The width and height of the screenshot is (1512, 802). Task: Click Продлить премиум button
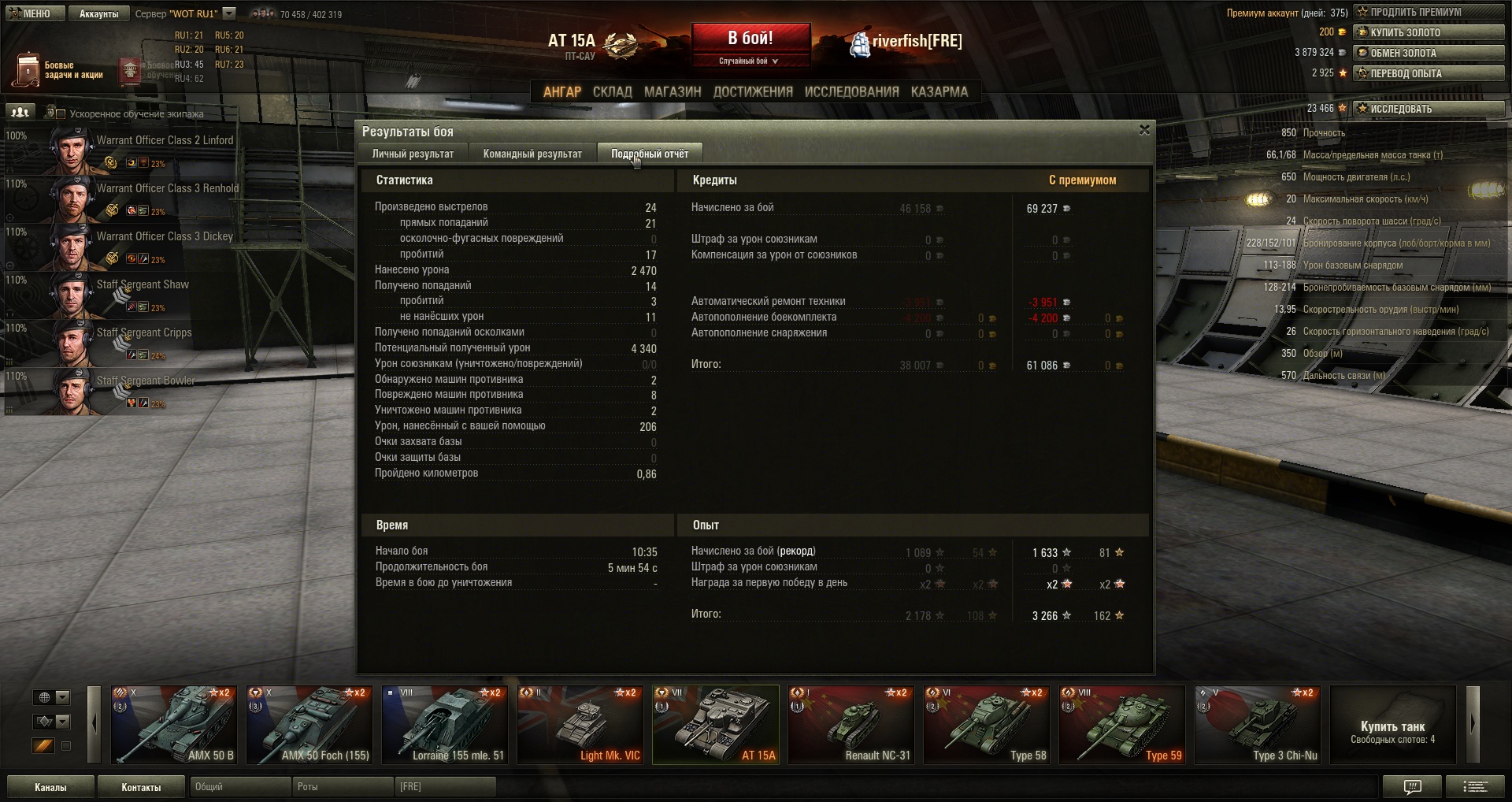1428,12
